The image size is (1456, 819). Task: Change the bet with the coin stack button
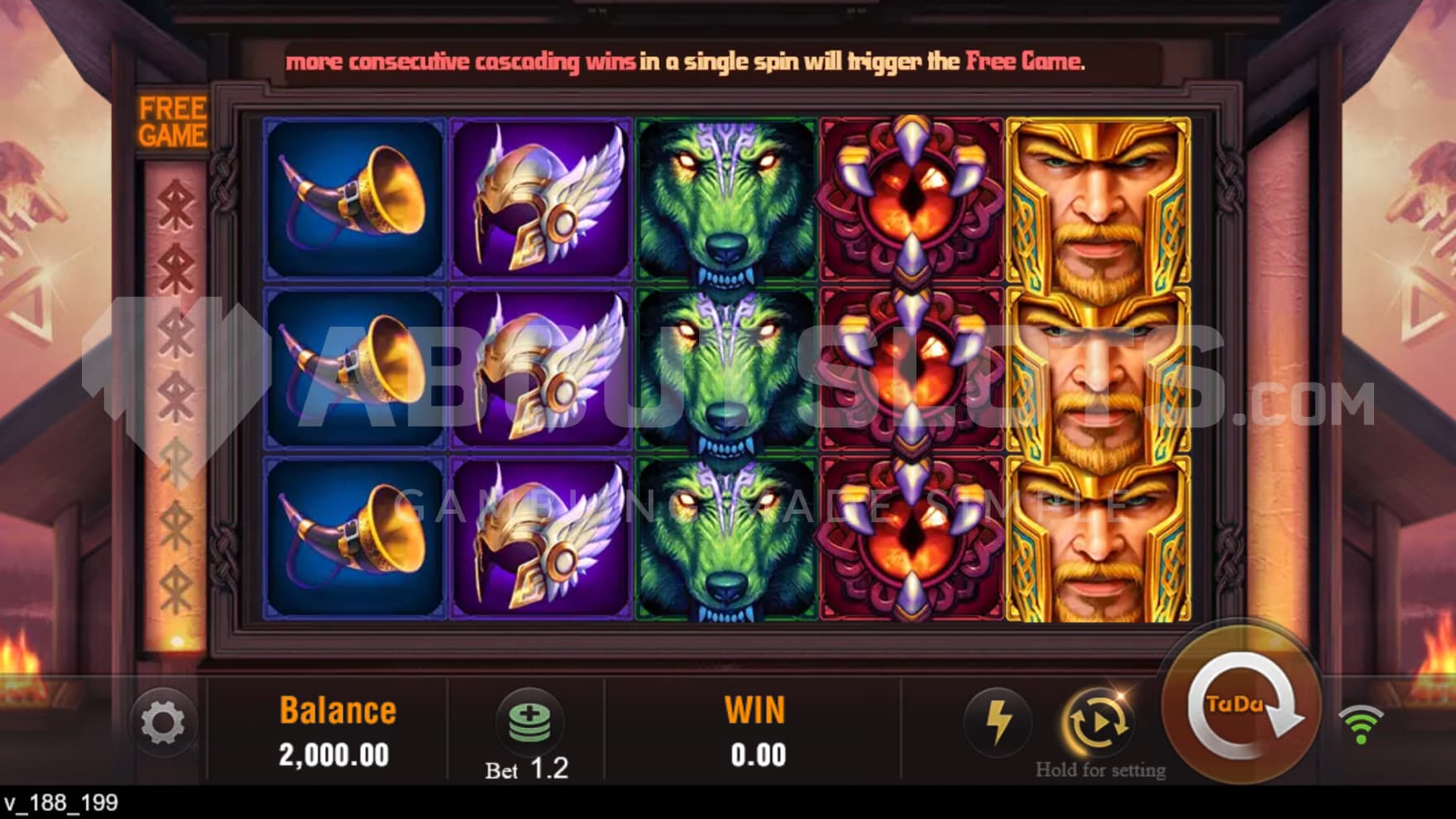tap(529, 720)
